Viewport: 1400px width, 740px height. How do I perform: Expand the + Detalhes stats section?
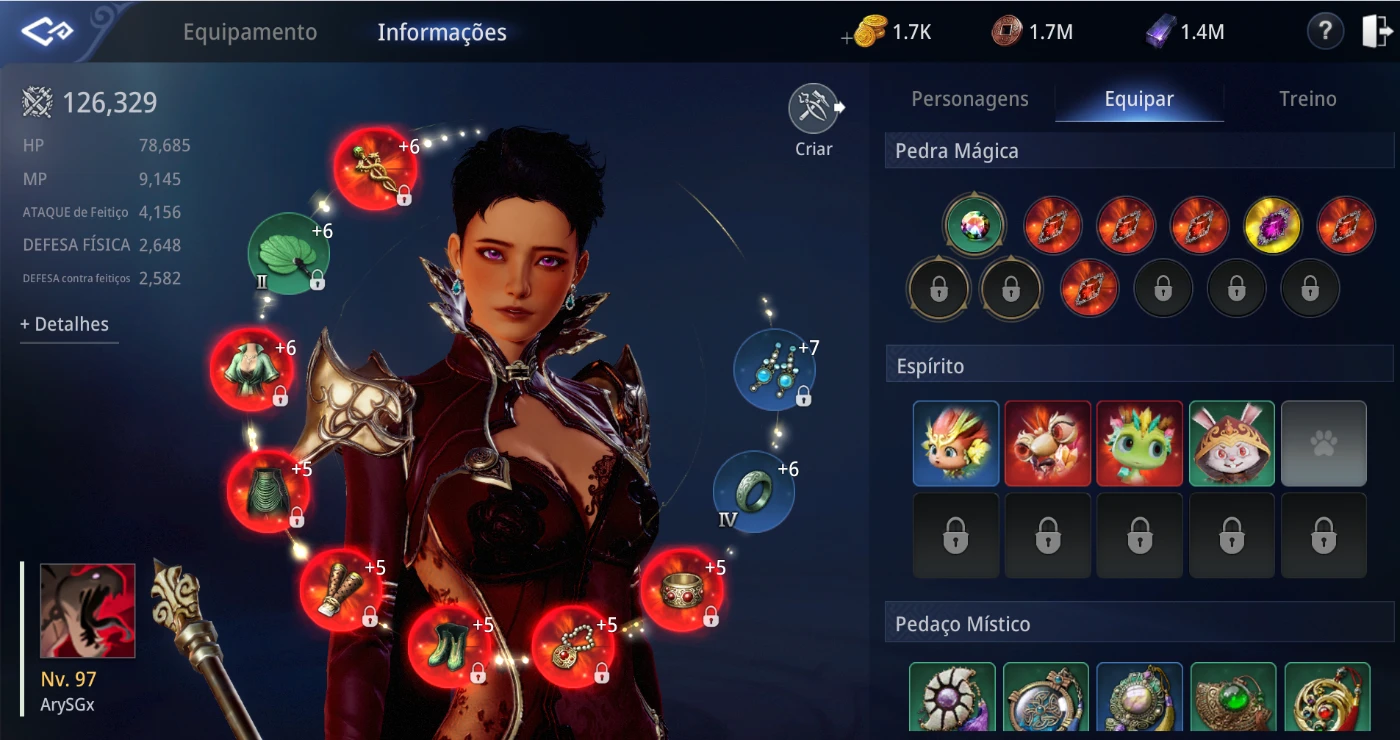click(x=65, y=324)
